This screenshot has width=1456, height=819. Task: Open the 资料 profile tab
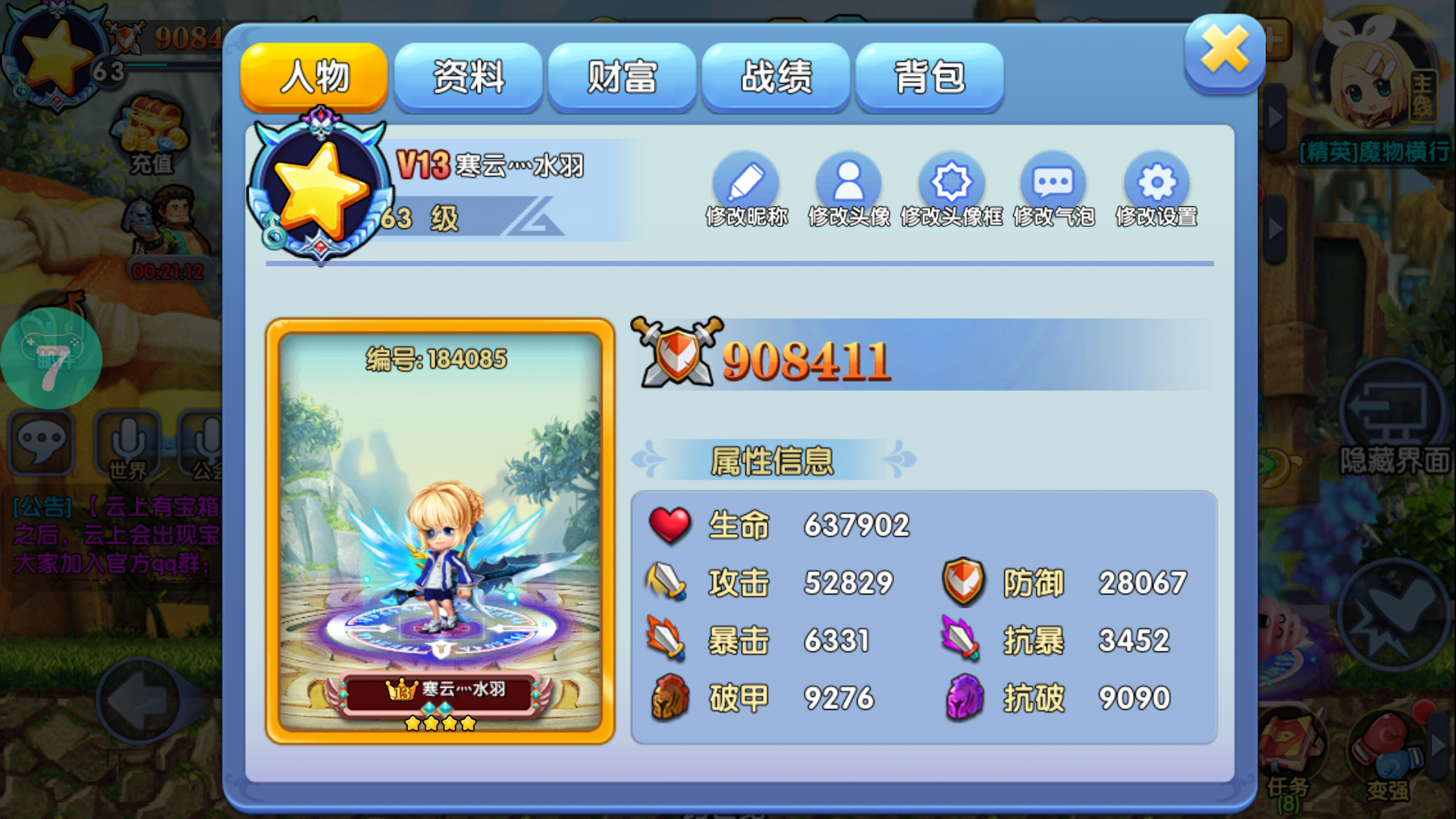click(x=468, y=77)
